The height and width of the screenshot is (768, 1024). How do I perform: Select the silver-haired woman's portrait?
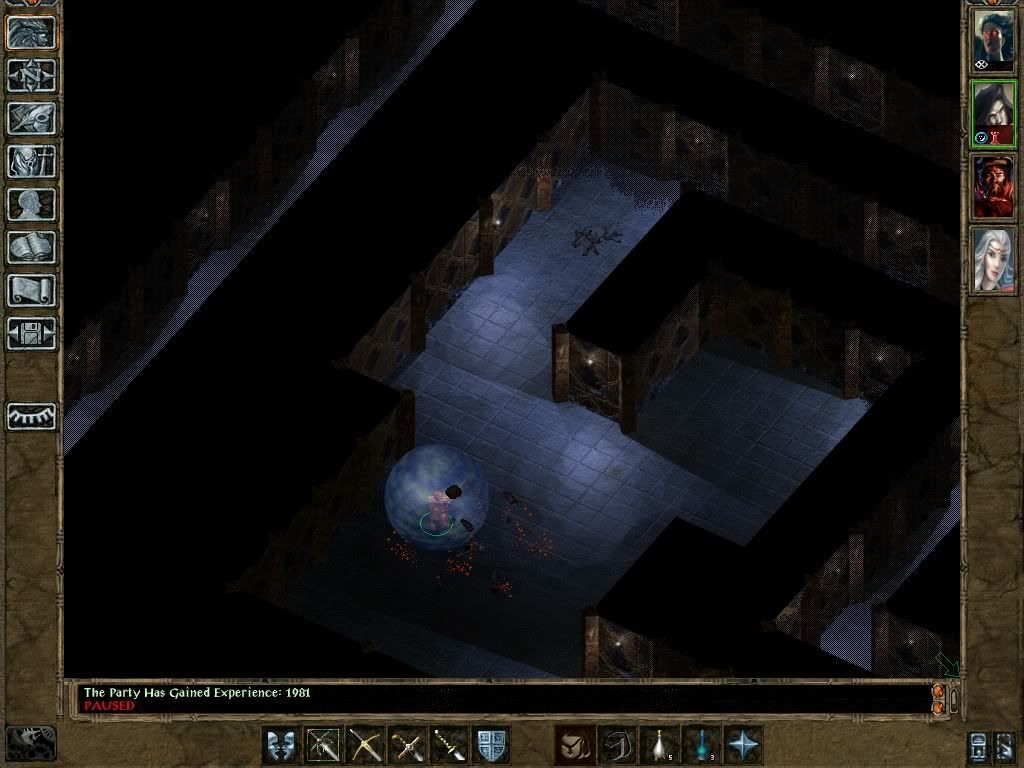[x=994, y=259]
